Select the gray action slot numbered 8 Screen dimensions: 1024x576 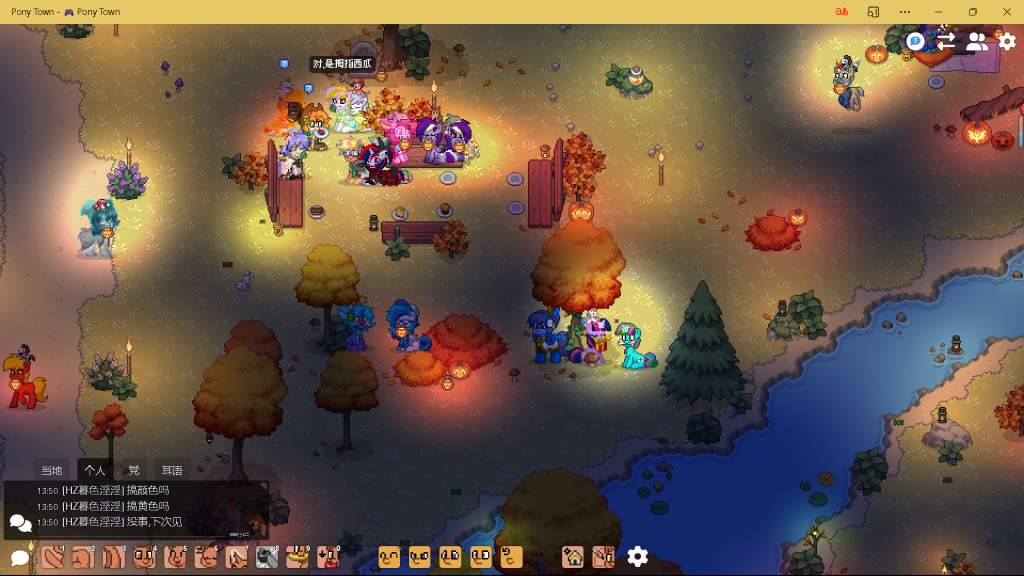click(x=267, y=557)
